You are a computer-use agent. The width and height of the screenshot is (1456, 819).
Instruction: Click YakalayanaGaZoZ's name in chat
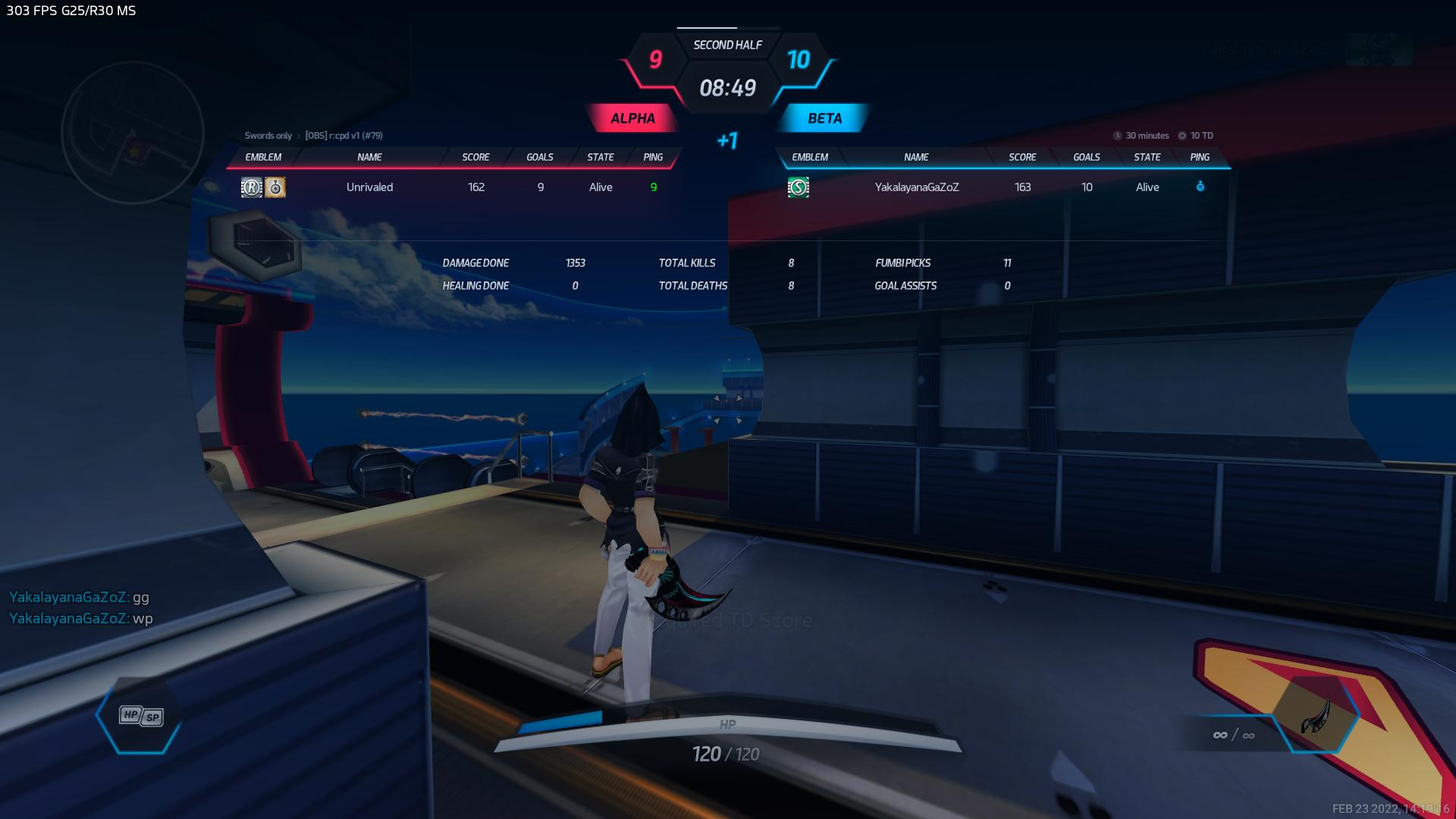[68, 598]
